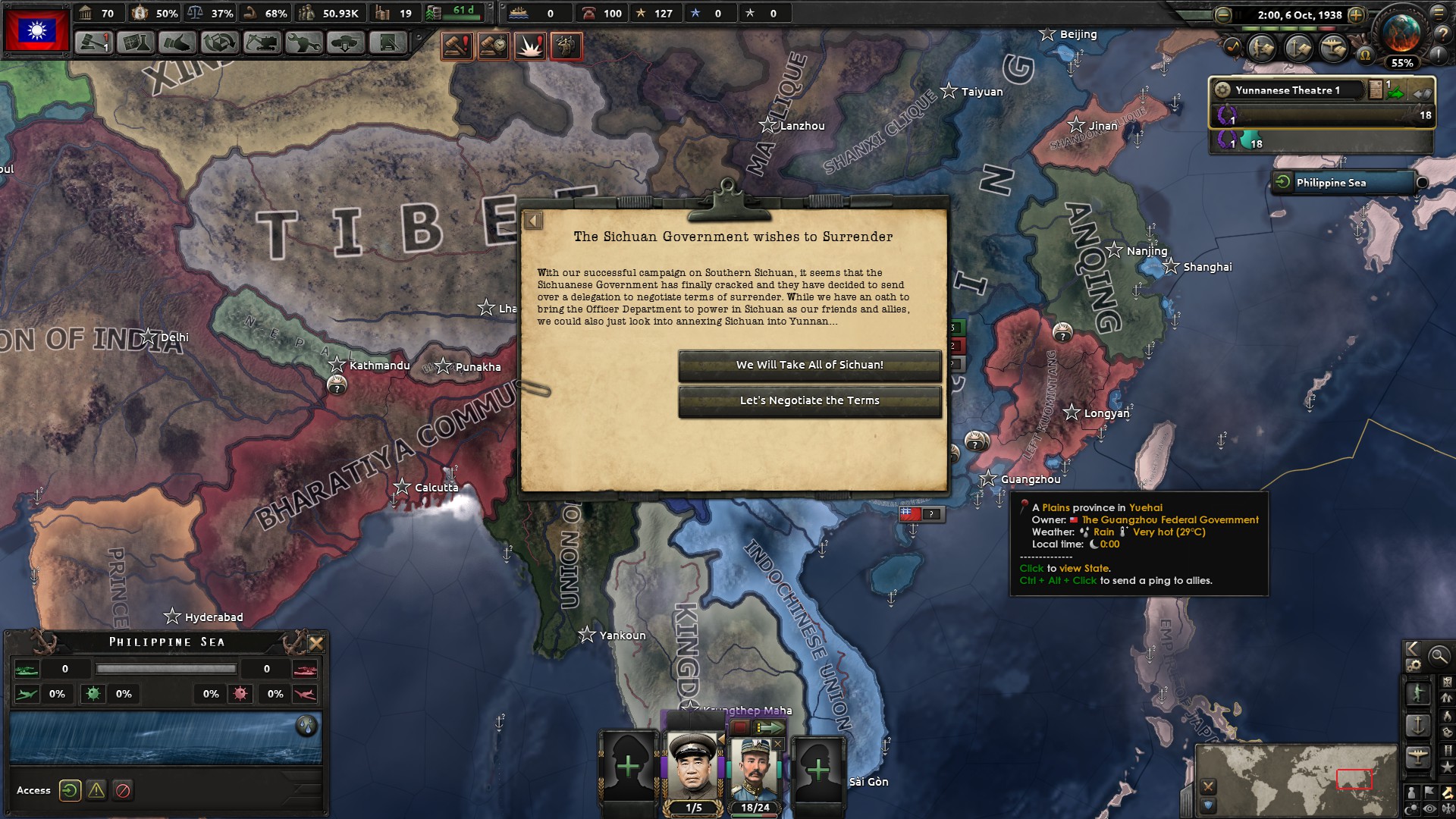Open Yunnanese Theatre settings gear

(1222, 90)
